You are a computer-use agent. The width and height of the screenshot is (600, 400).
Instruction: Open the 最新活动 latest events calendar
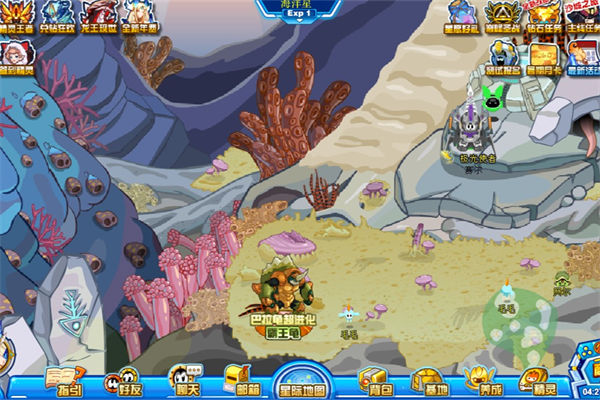pyautogui.click(x=582, y=57)
